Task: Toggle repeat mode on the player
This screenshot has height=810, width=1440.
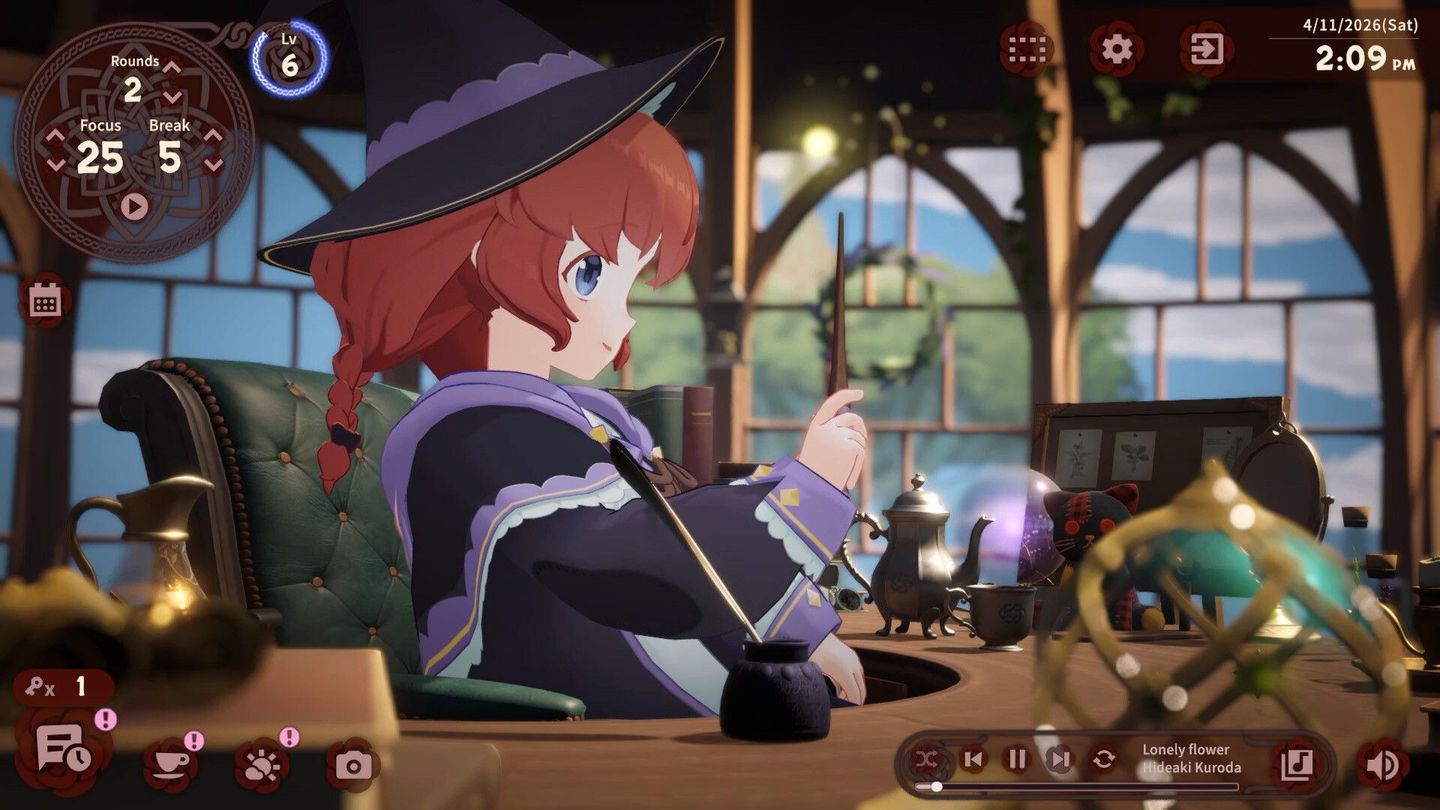Action: tap(1104, 757)
